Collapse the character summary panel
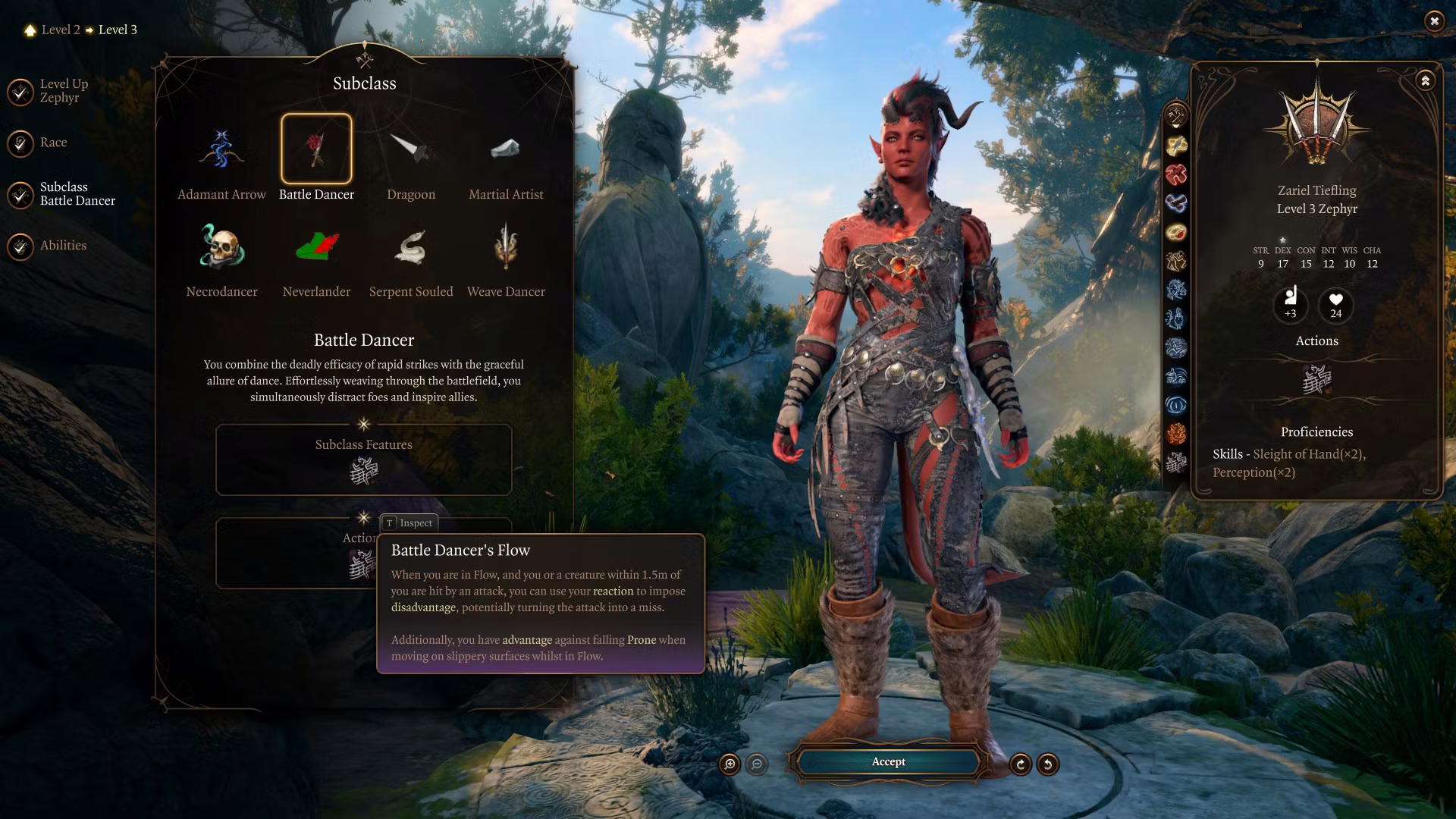Screen dimensions: 1456x819 1426,80
